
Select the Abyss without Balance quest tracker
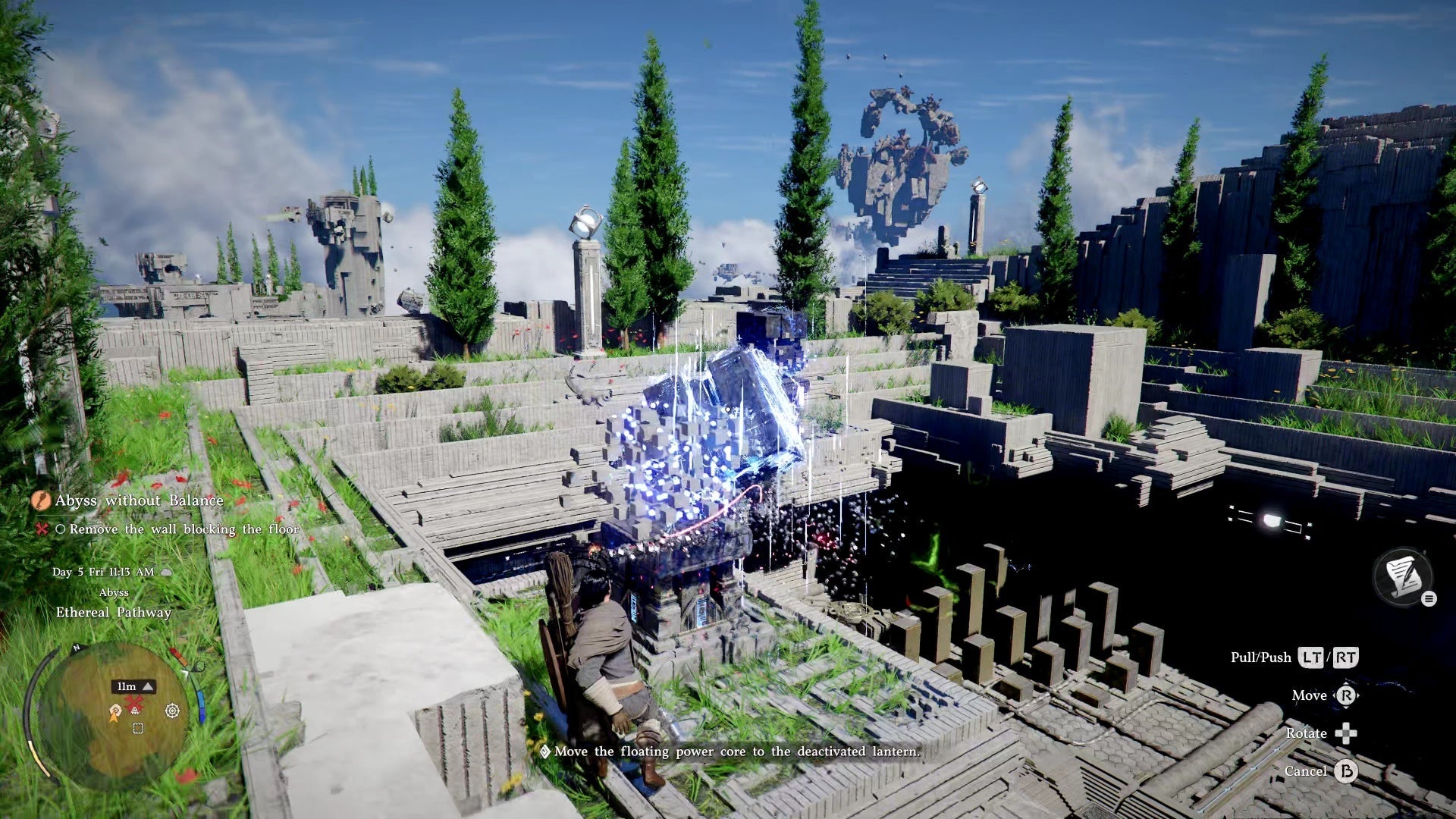139,500
